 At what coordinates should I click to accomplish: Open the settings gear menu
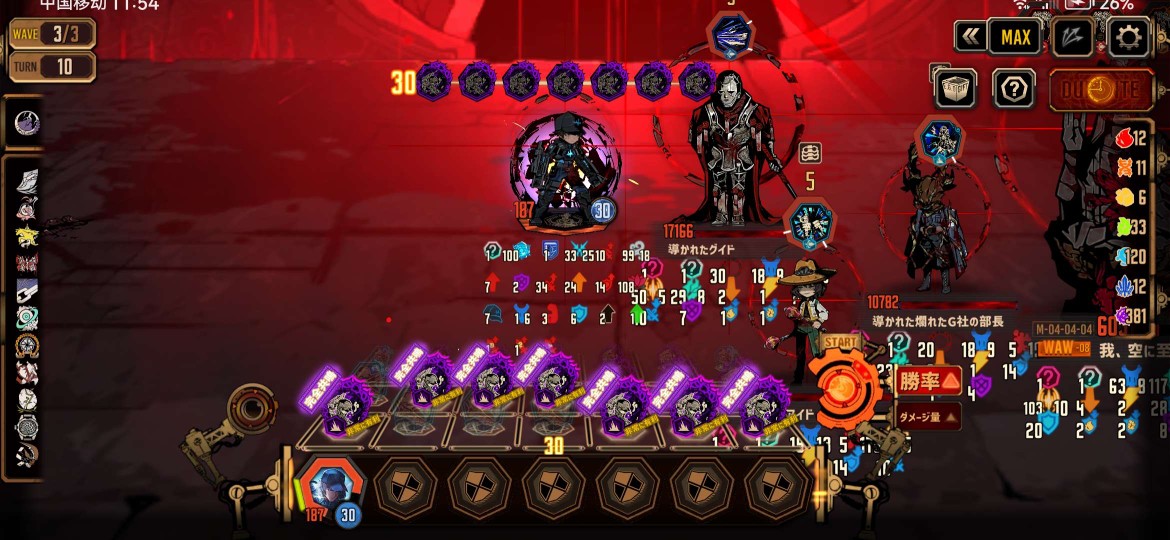pyautogui.click(x=1129, y=38)
